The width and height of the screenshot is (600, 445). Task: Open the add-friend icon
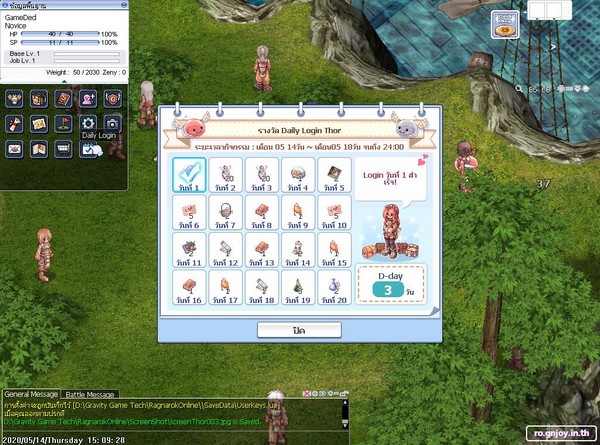point(88,98)
